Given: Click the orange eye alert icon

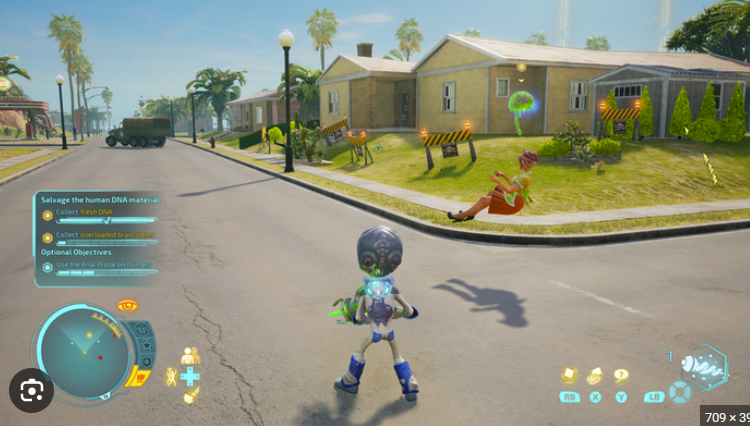Looking at the screenshot, I should pyautogui.click(x=127, y=306).
